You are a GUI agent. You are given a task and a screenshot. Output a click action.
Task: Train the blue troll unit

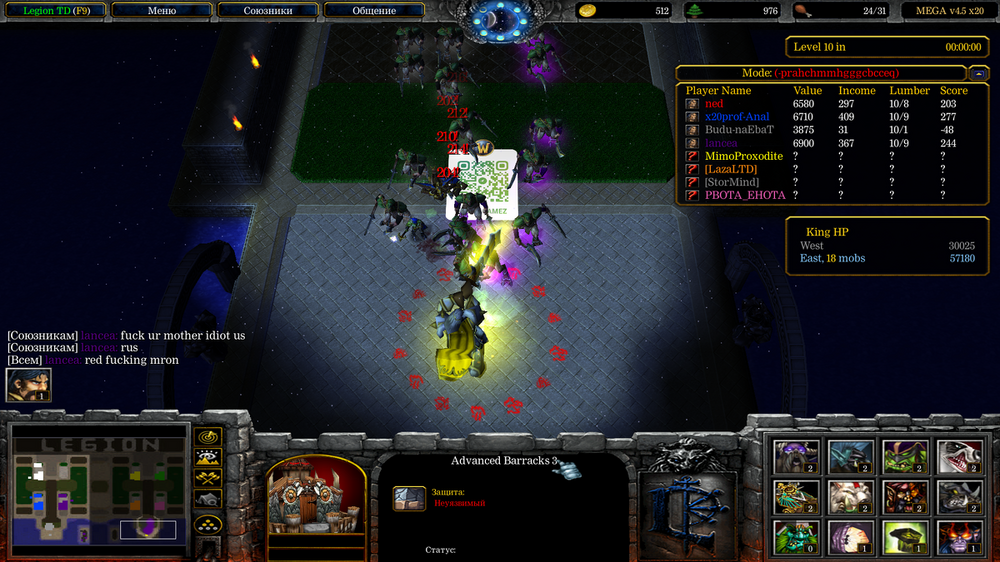(x=851, y=456)
